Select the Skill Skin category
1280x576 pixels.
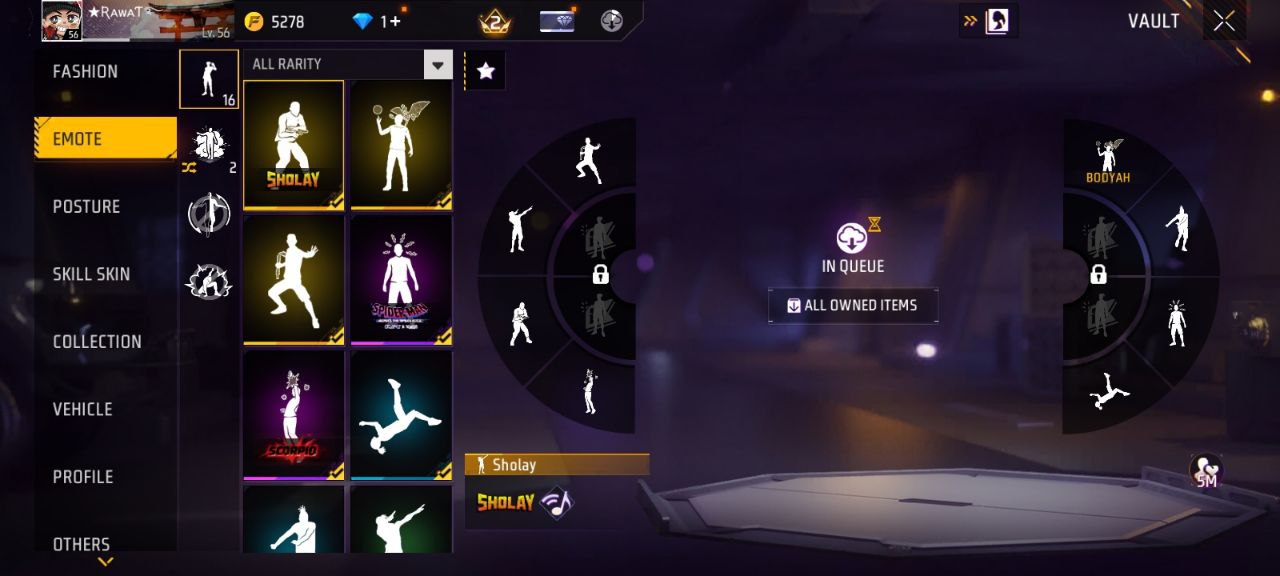tap(92, 274)
